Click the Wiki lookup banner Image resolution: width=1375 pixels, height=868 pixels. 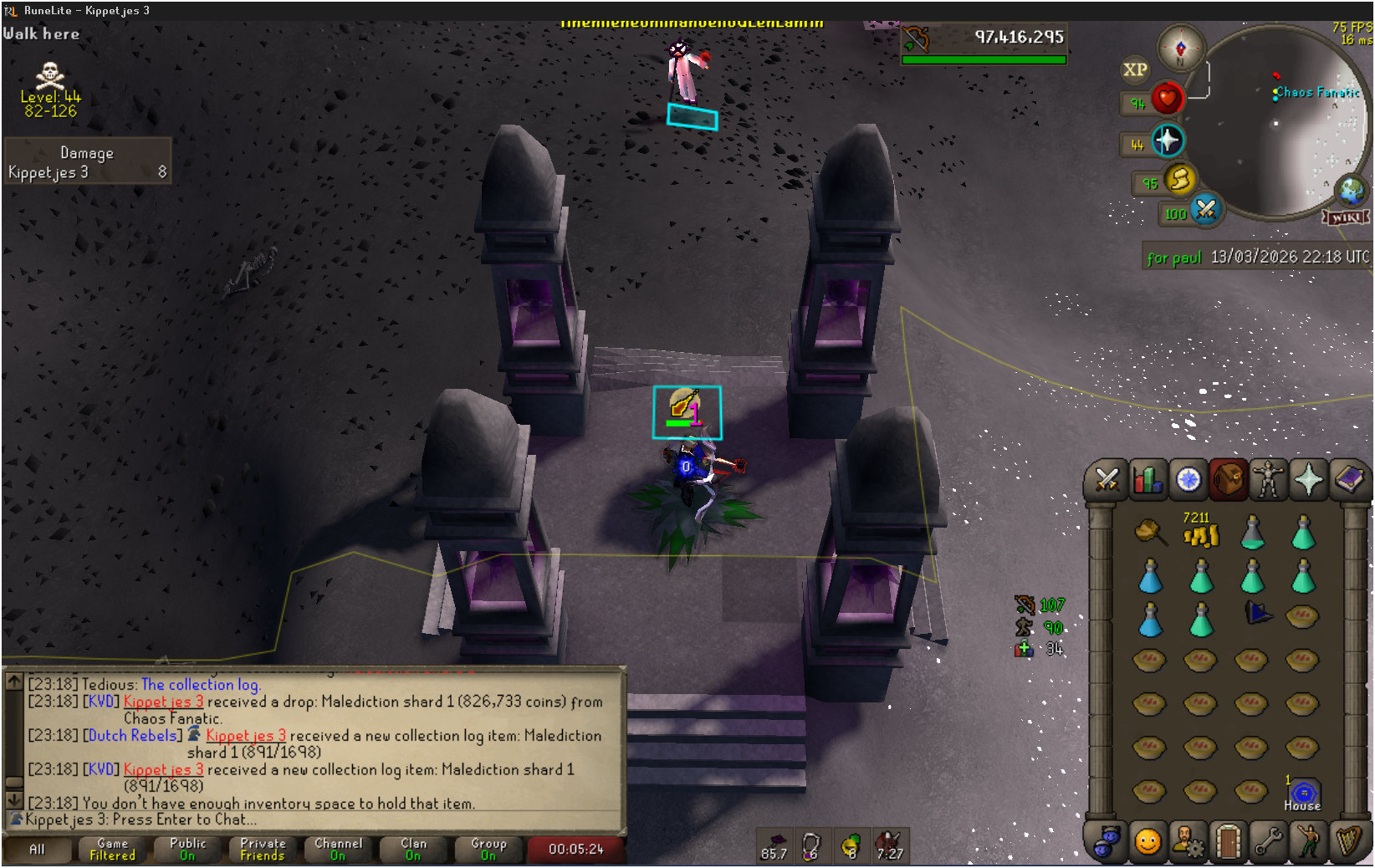coord(1346,217)
